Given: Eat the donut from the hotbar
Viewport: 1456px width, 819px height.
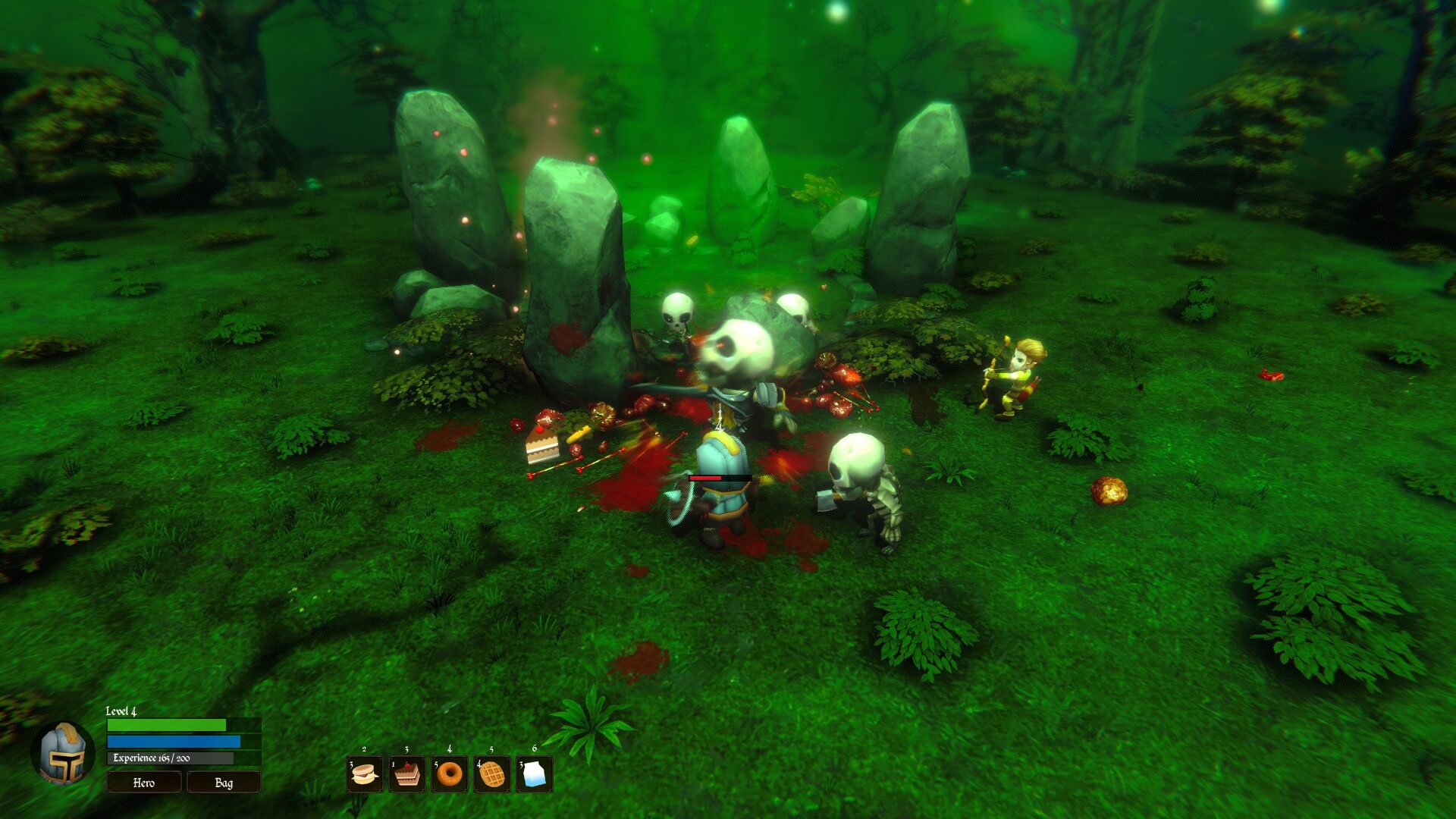Looking at the screenshot, I should click(450, 774).
